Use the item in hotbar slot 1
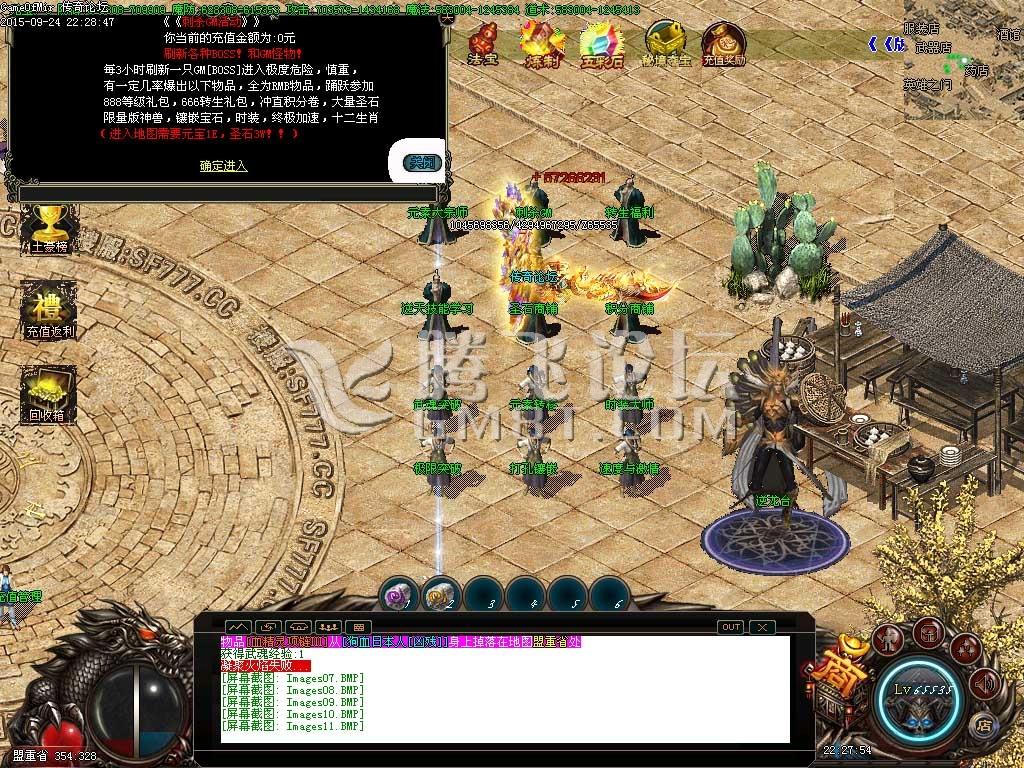Image resolution: width=1024 pixels, height=768 pixels. coord(397,596)
